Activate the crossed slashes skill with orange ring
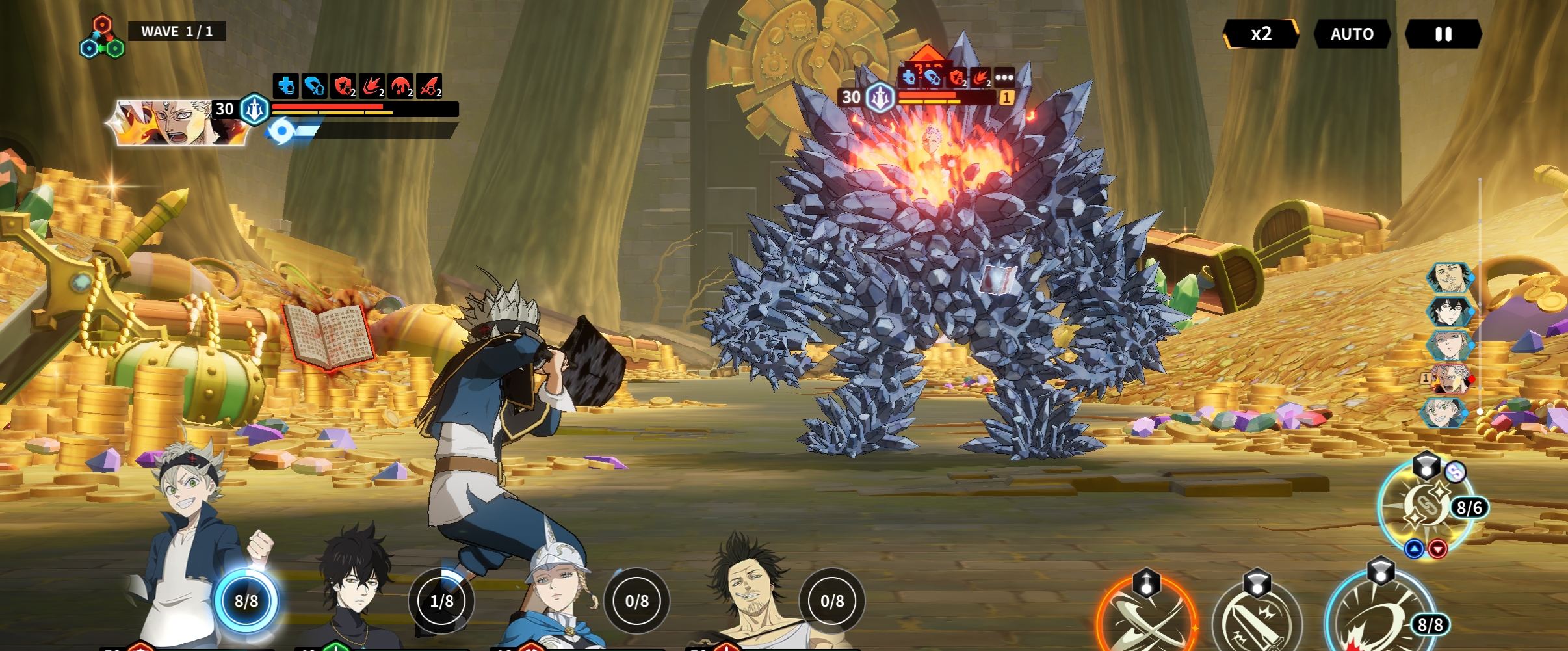Viewport: 1568px width, 651px height. click(x=1146, y=621)
